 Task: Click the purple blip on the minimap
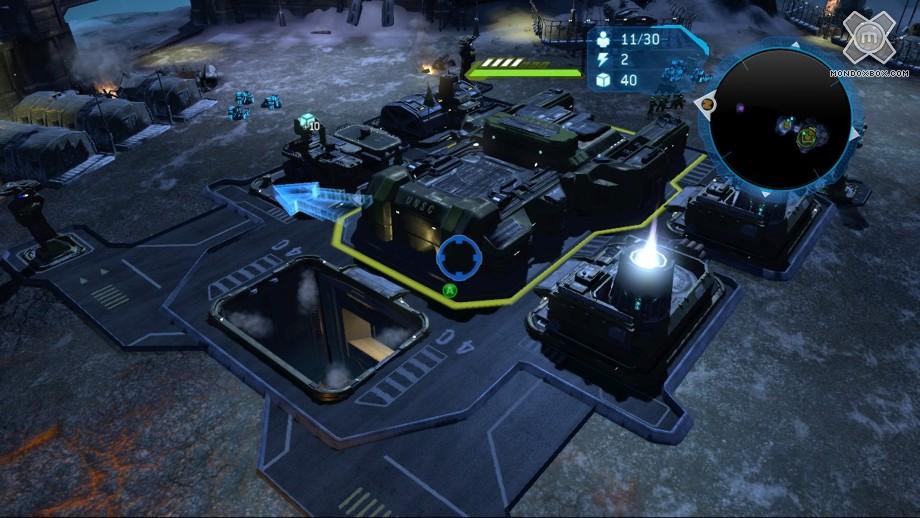pos(738,107)
